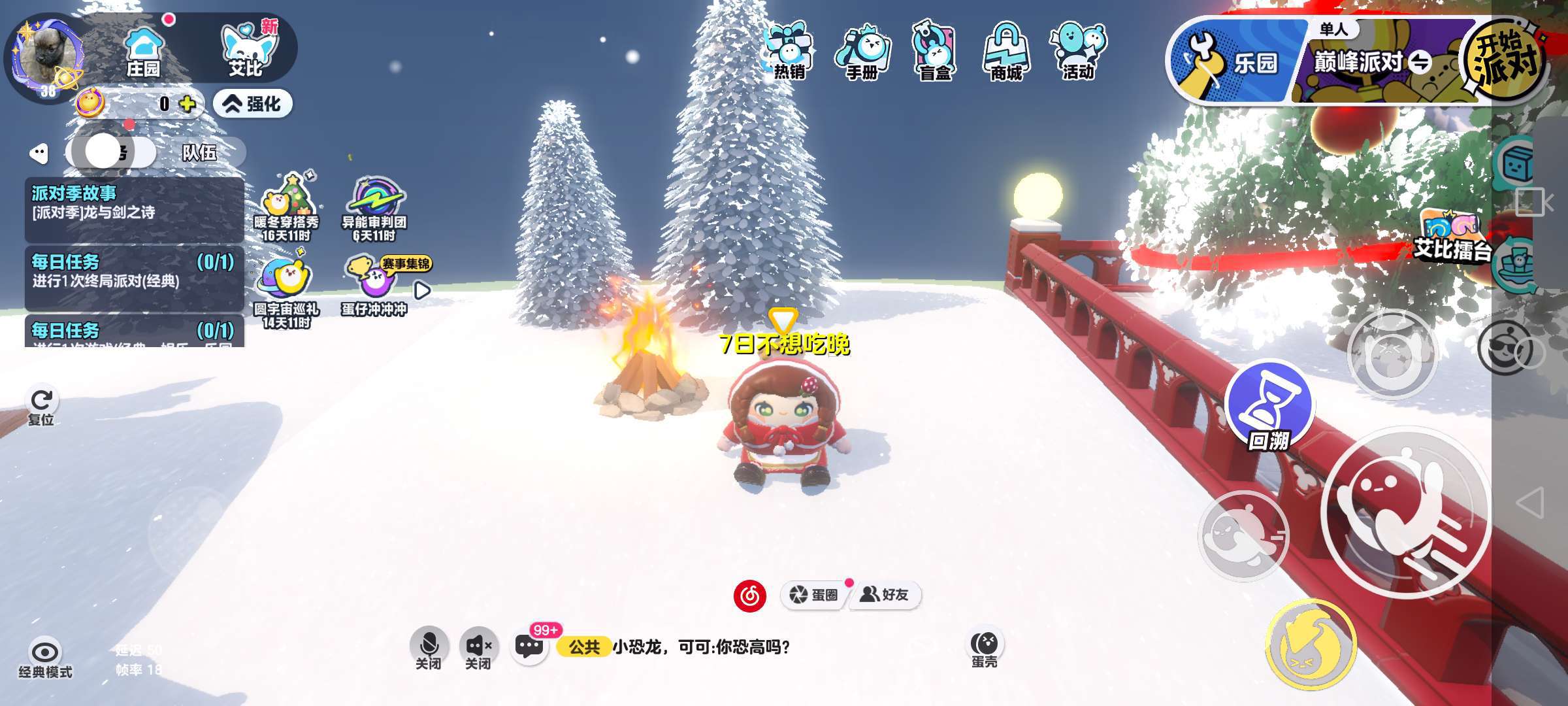Switch to the 队伍 team tab
Viewport: 1568px width, 706px height.
tap(199, 153)
